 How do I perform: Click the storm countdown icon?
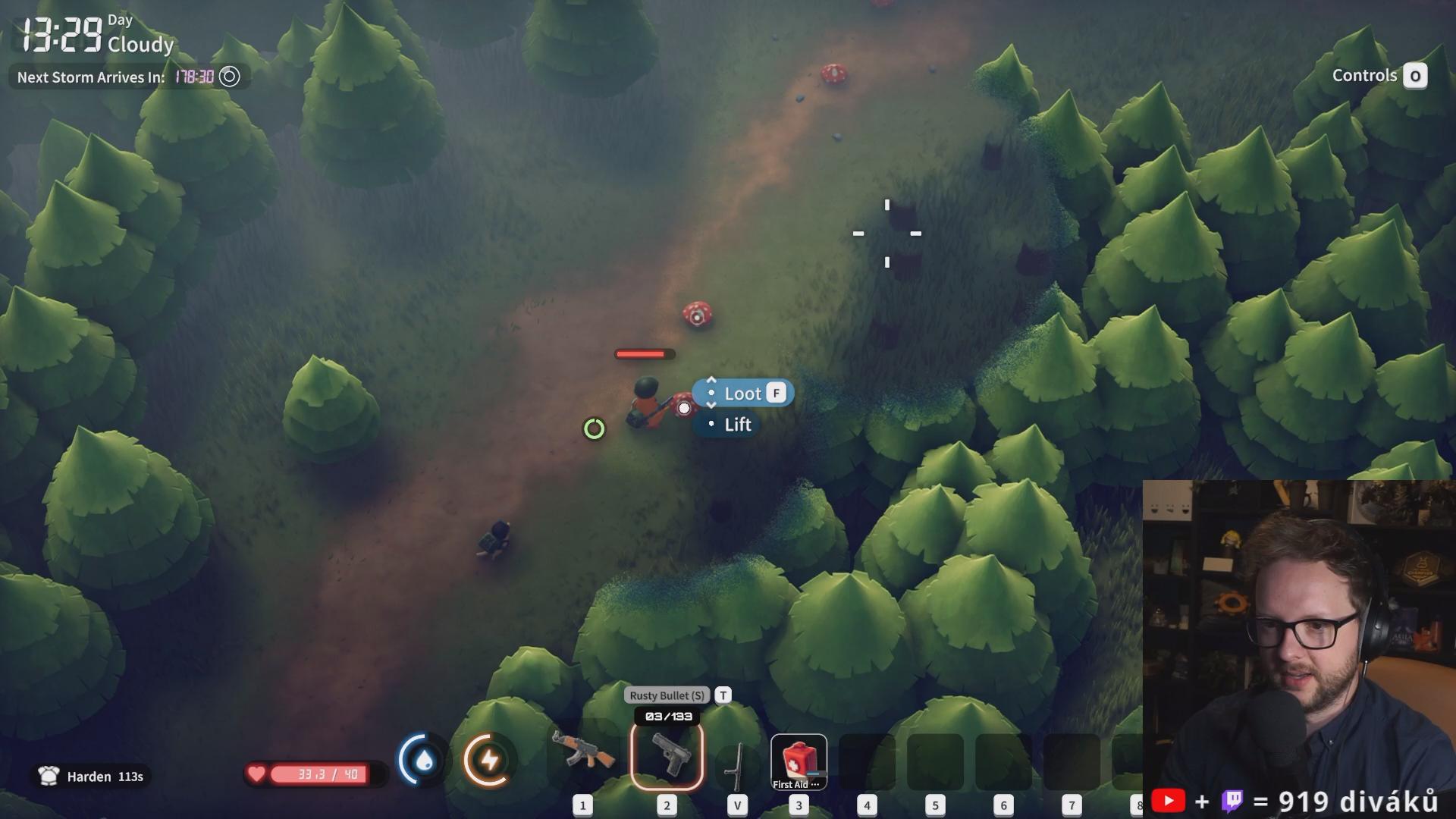coord(229,77)
